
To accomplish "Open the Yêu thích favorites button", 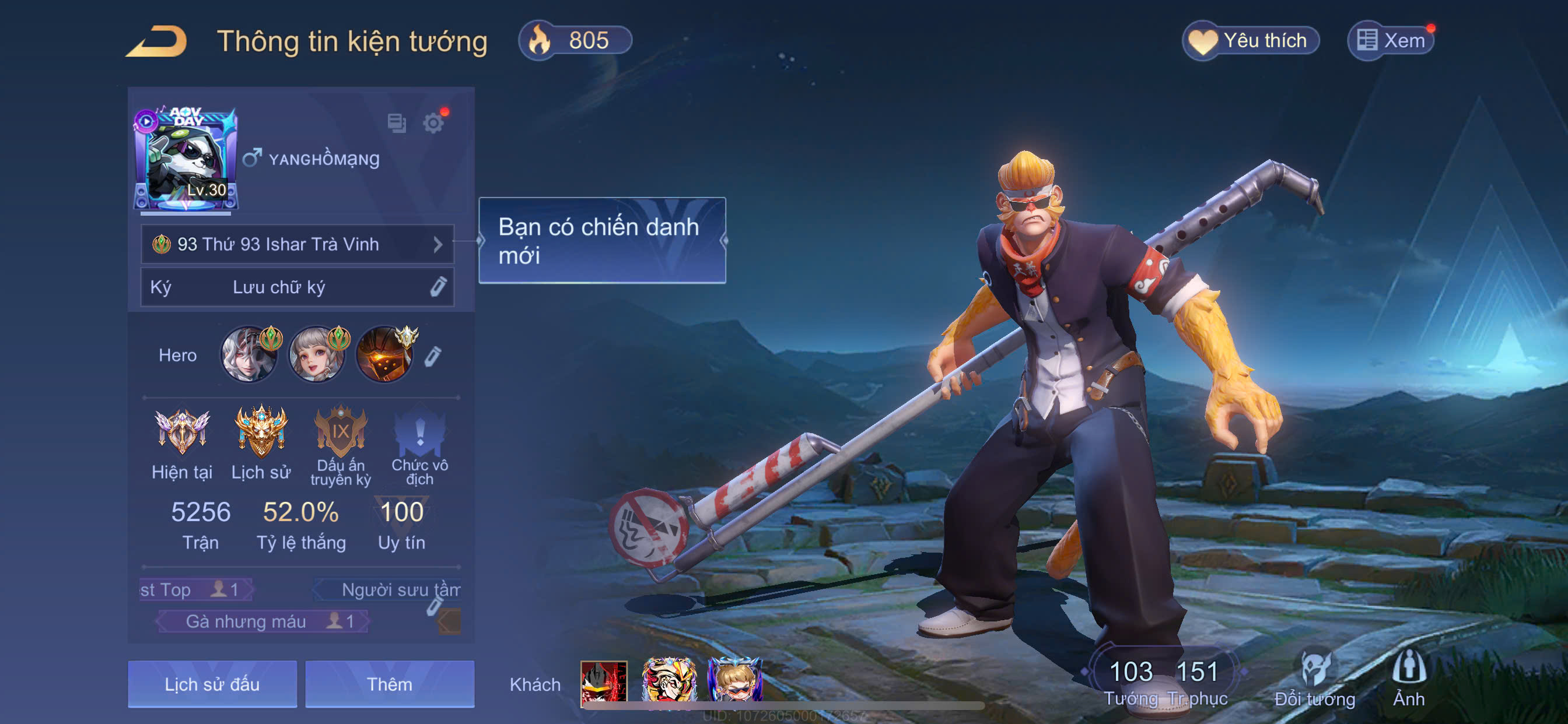I will coord(1250,41).
